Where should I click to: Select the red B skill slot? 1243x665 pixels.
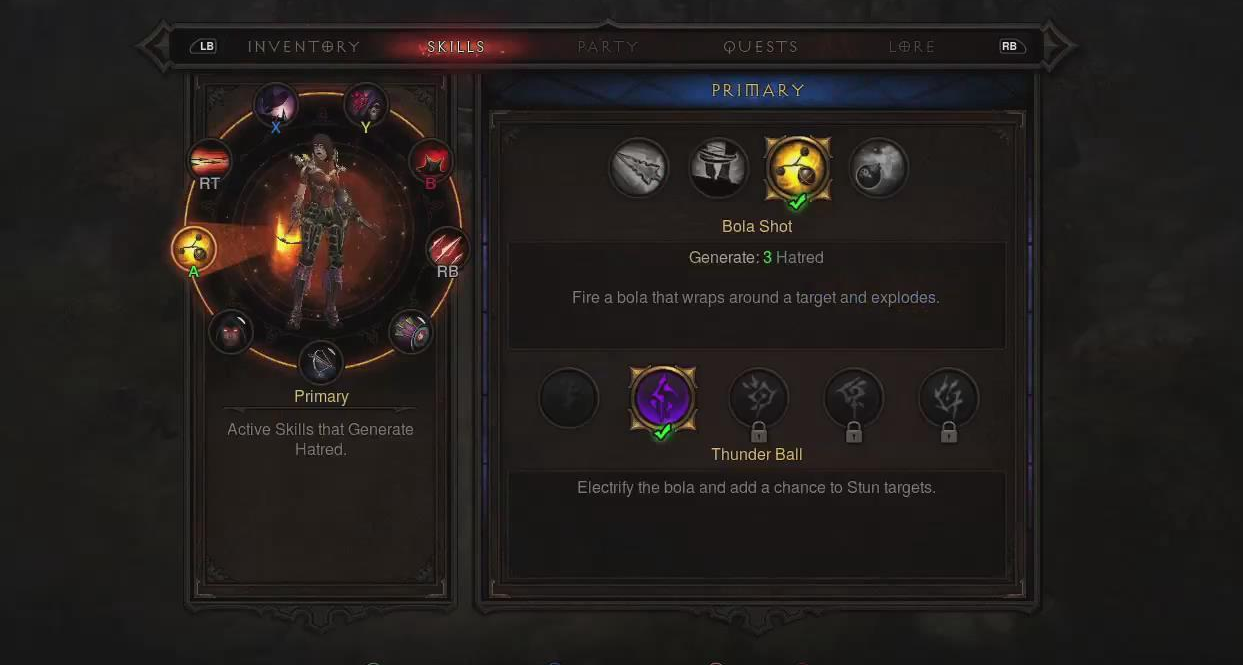431,161
